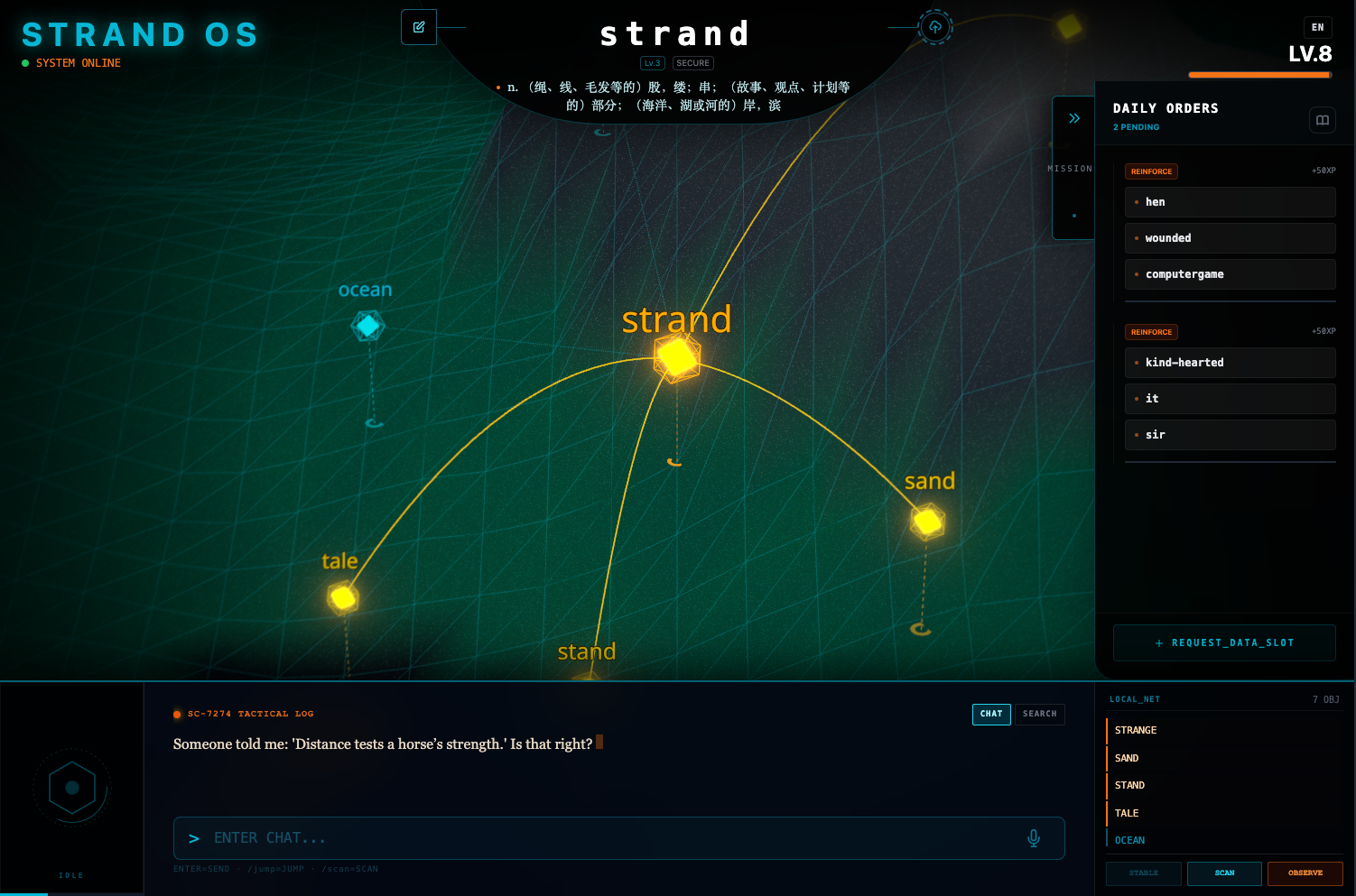Open the book icon in Daily Orders
This screenshot has height=896, width=1356.
pyautogui.click(x=1322, y=120)
